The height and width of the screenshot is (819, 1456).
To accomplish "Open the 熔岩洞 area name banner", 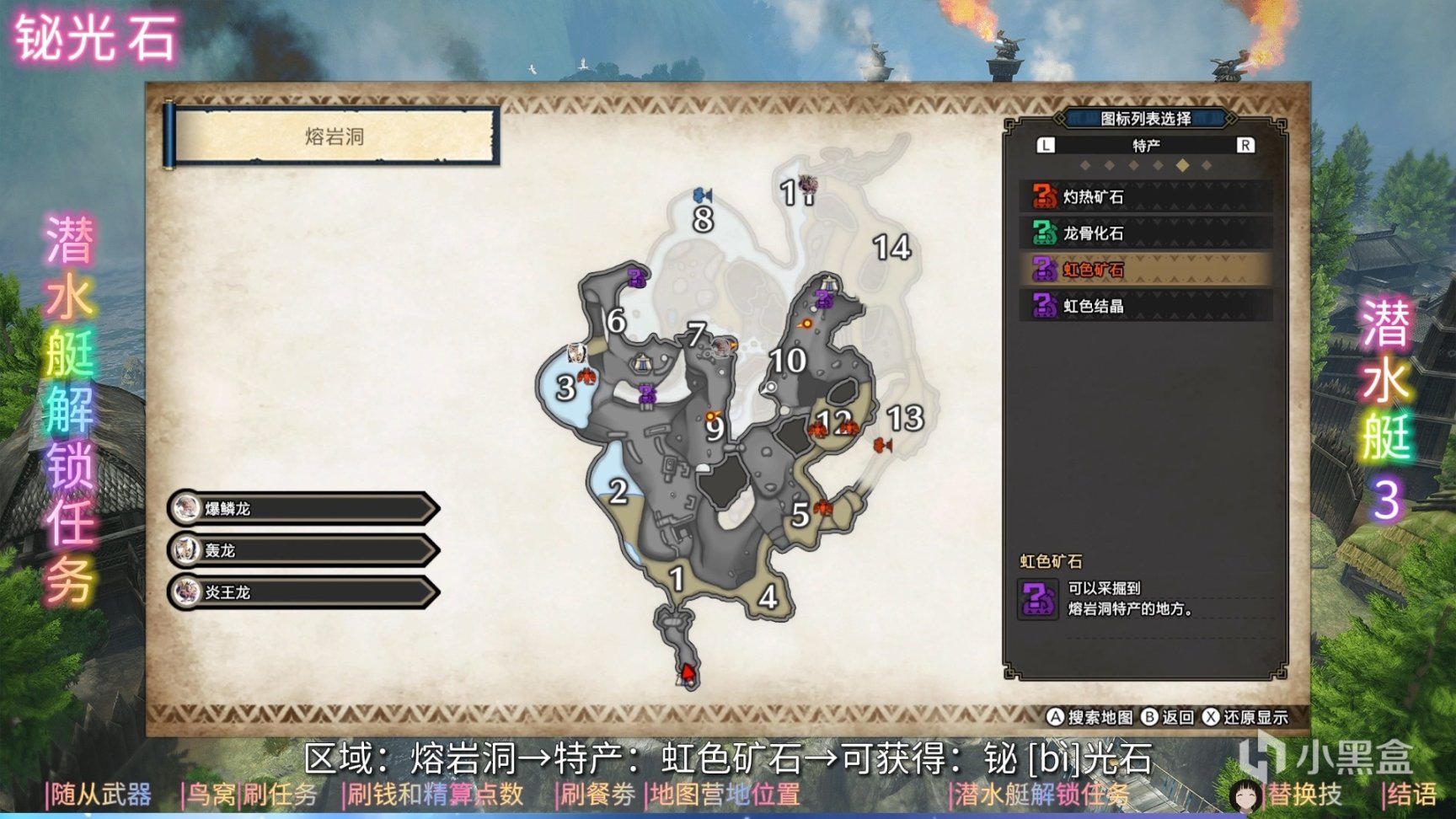I will [x=334, y=136].
